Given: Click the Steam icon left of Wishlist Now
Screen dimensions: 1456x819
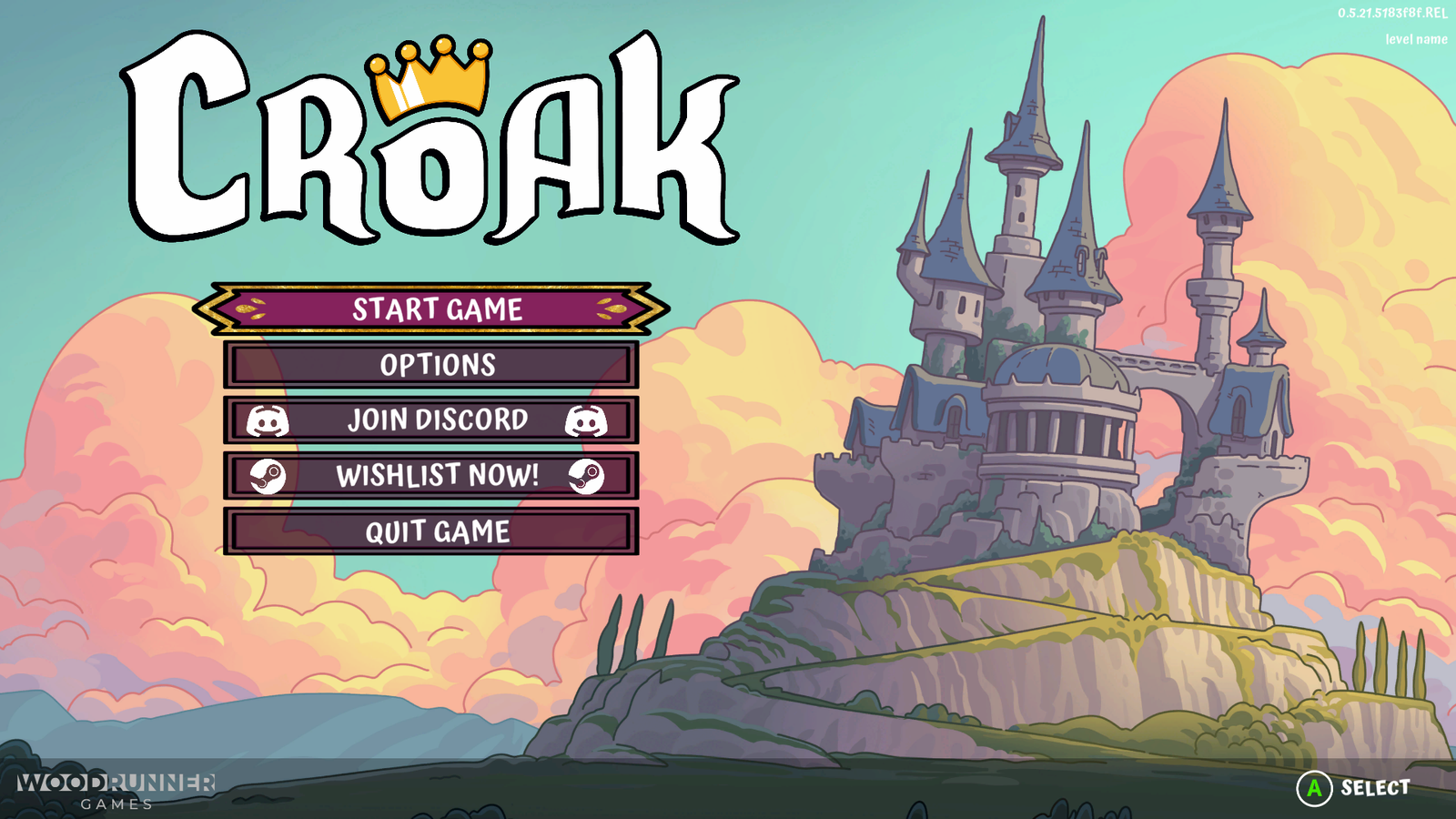Looking at the screenshot, I should click(x=268, y=474).
